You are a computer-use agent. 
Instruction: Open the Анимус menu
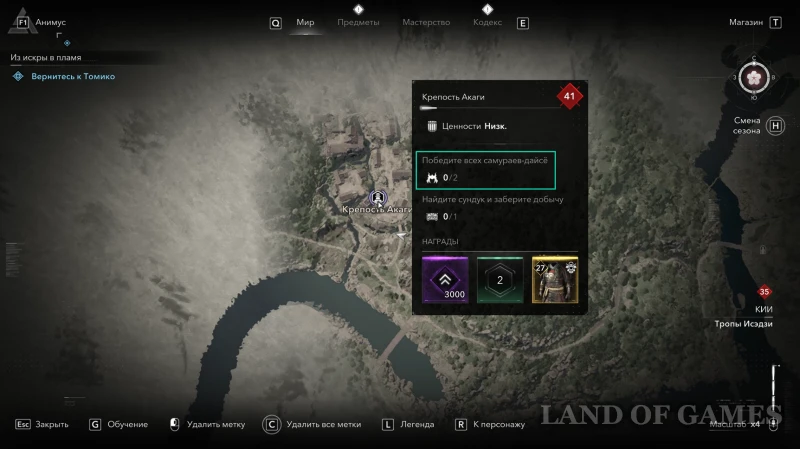(48, 22)
